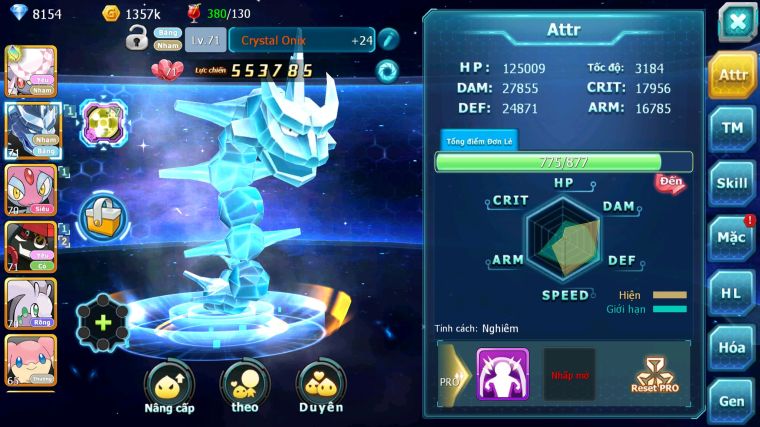Click the red Đến arrow button
Image resolution: width=760 pixels, height=427 pixels.
670,183
